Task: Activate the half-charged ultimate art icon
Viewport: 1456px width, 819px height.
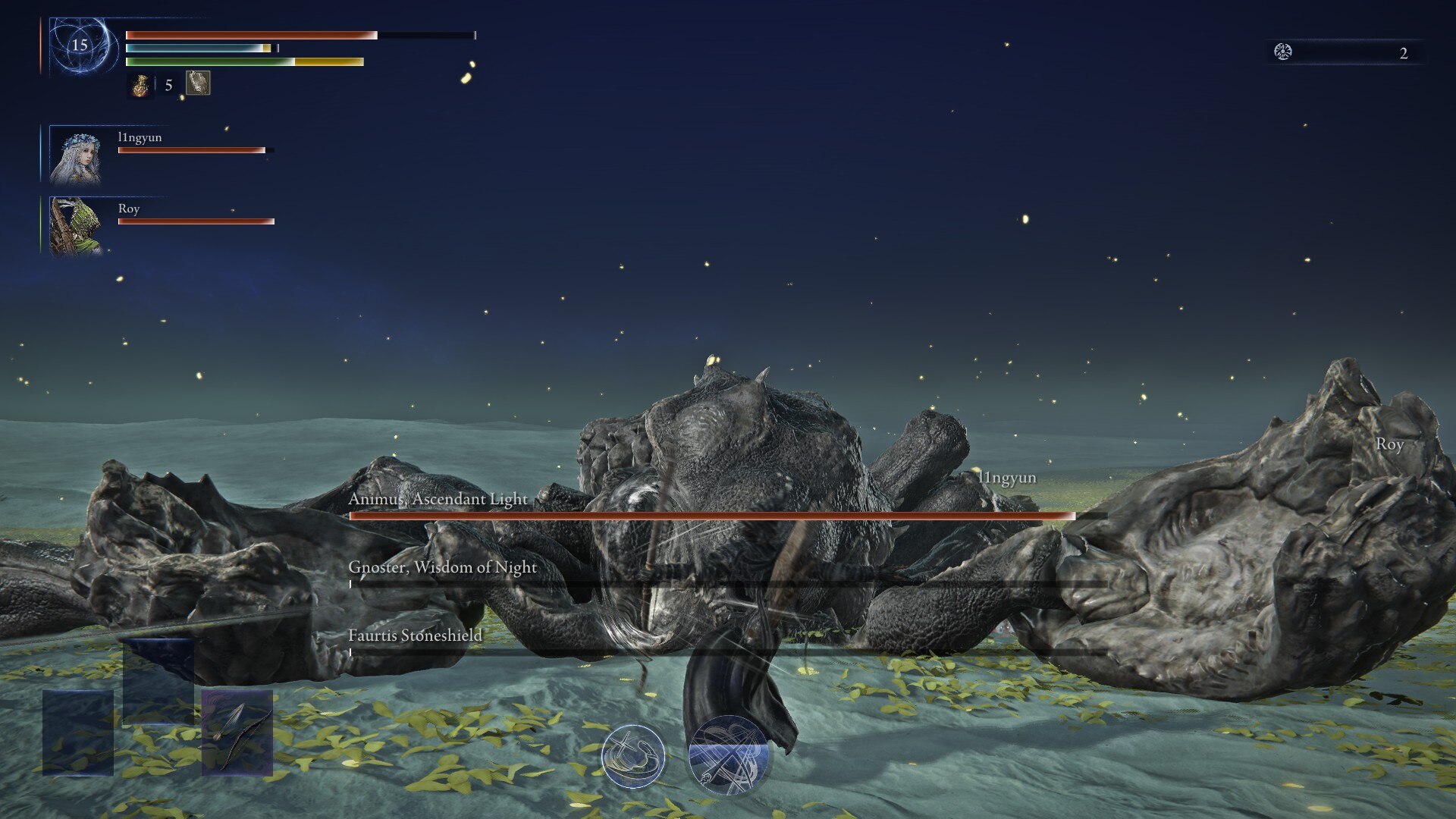Action: coord(728,755)
